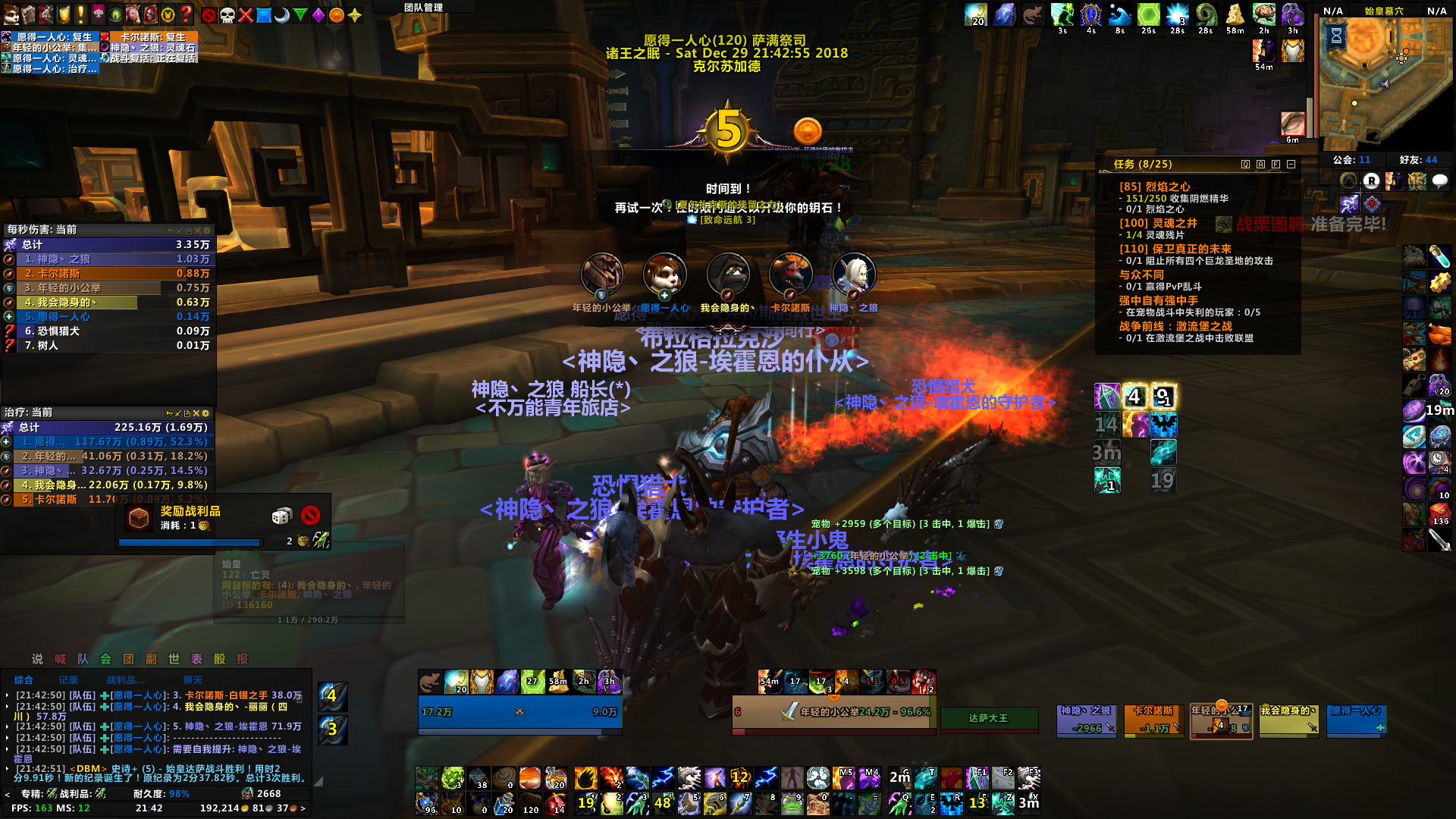Select the 烈焰之心 quest in tracker

point(1154,187)
